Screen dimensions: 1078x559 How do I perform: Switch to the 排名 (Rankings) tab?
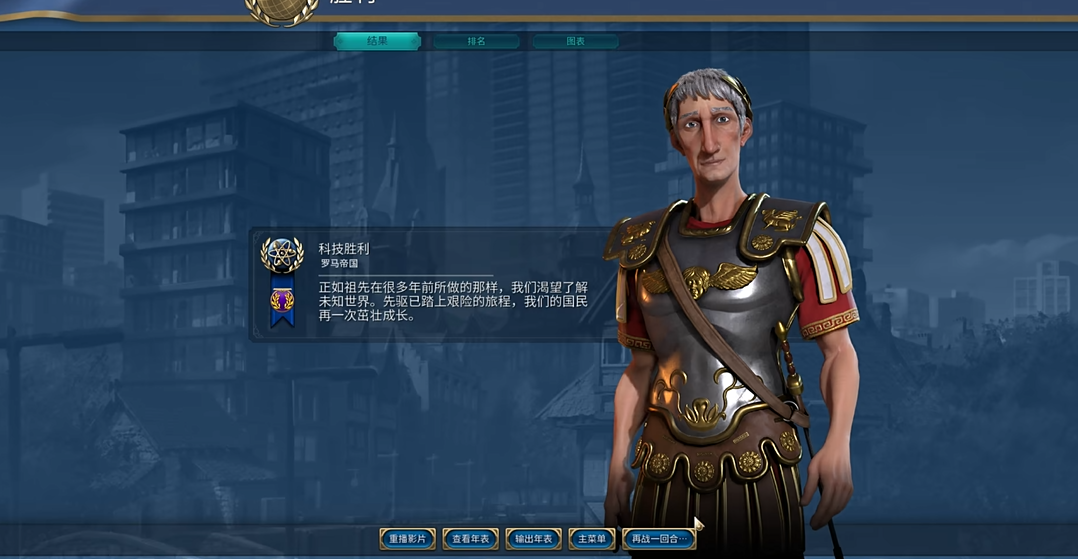pos(476,42)
